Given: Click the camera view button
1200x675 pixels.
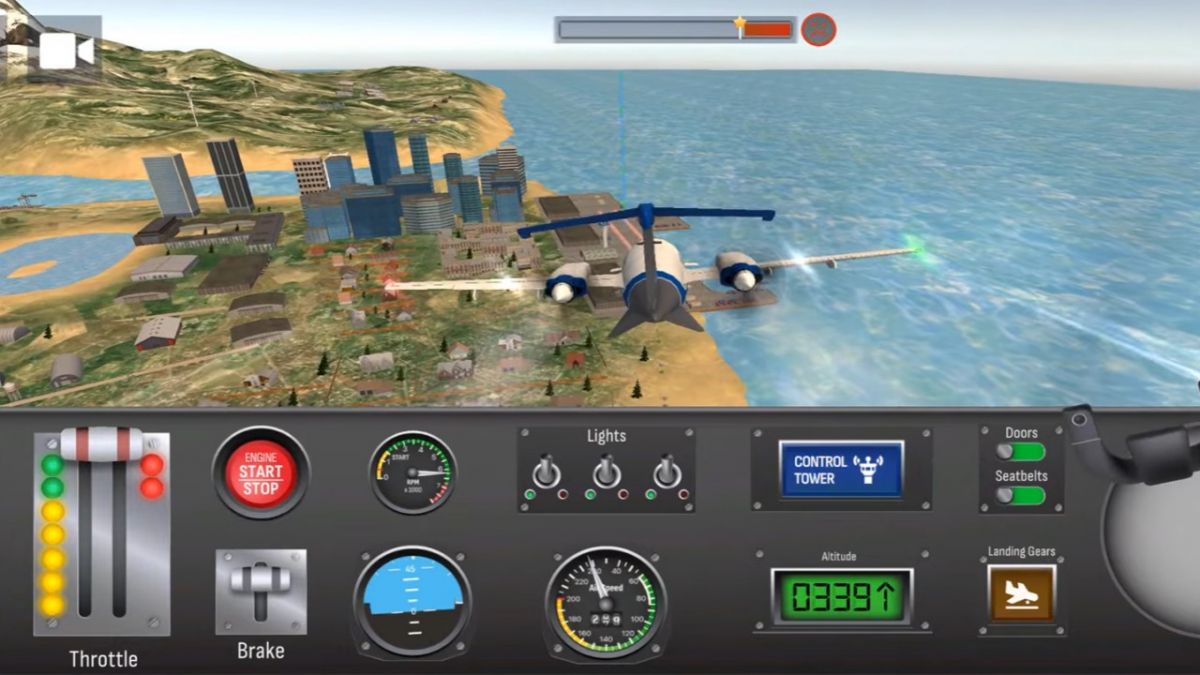Looking at the screenshot, I should [x=66, y=50].
